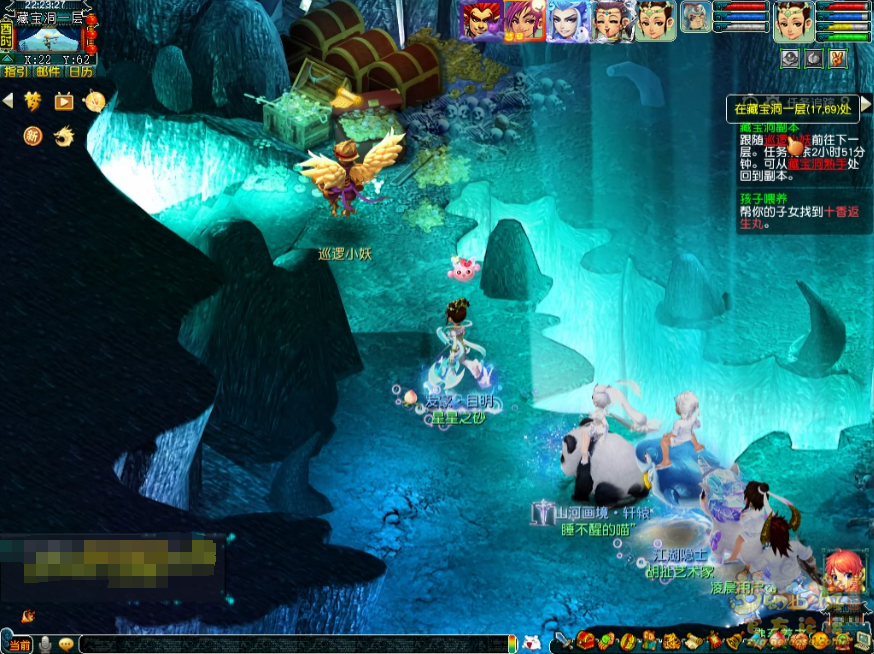Click the pet portrait beside the health bars
The width and height of the screenshot is (874, 654).
pyautogui.click(x=696, y=17)
